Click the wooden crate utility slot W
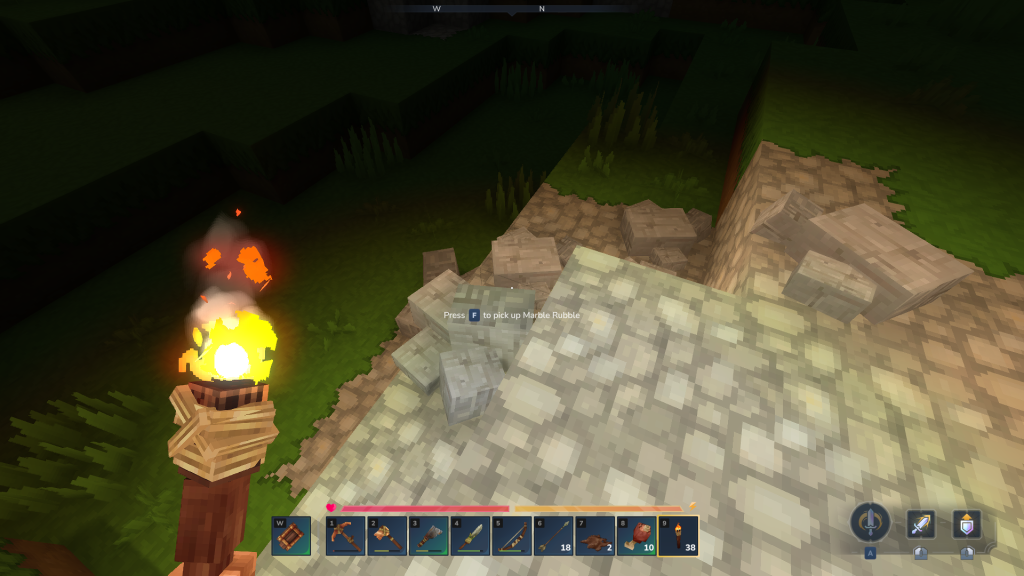 [x=291, y=536]
